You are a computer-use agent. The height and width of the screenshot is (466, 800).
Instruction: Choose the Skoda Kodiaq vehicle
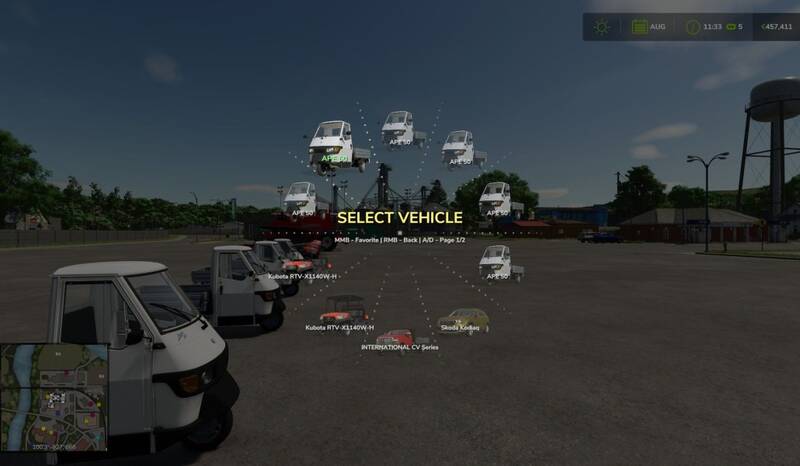pyautogui.click(x=464, y=319)
